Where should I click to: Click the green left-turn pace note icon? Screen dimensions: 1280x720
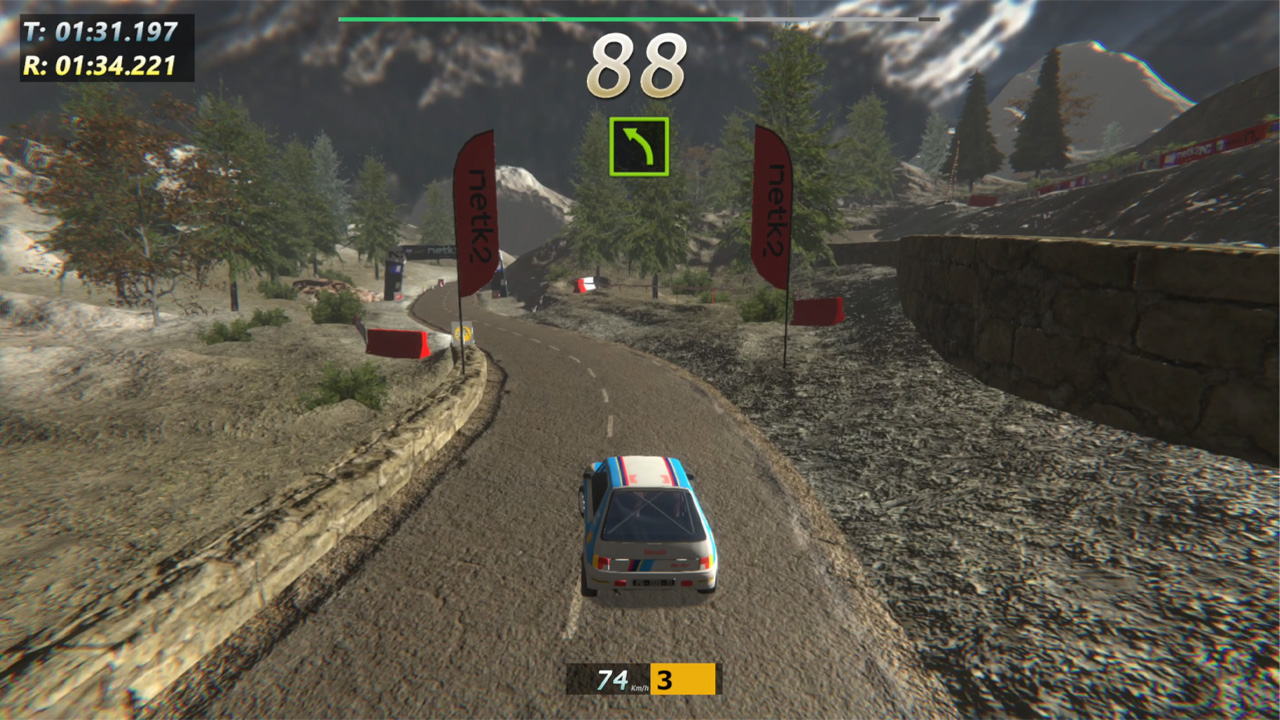tap(639, 147)
